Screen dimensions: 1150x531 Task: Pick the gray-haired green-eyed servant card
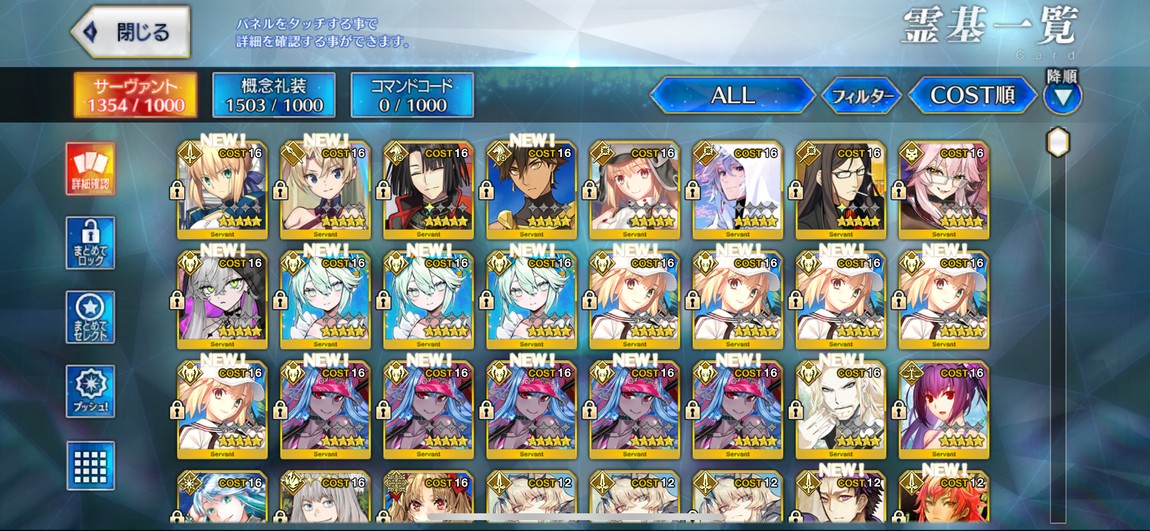pos(222,300)
